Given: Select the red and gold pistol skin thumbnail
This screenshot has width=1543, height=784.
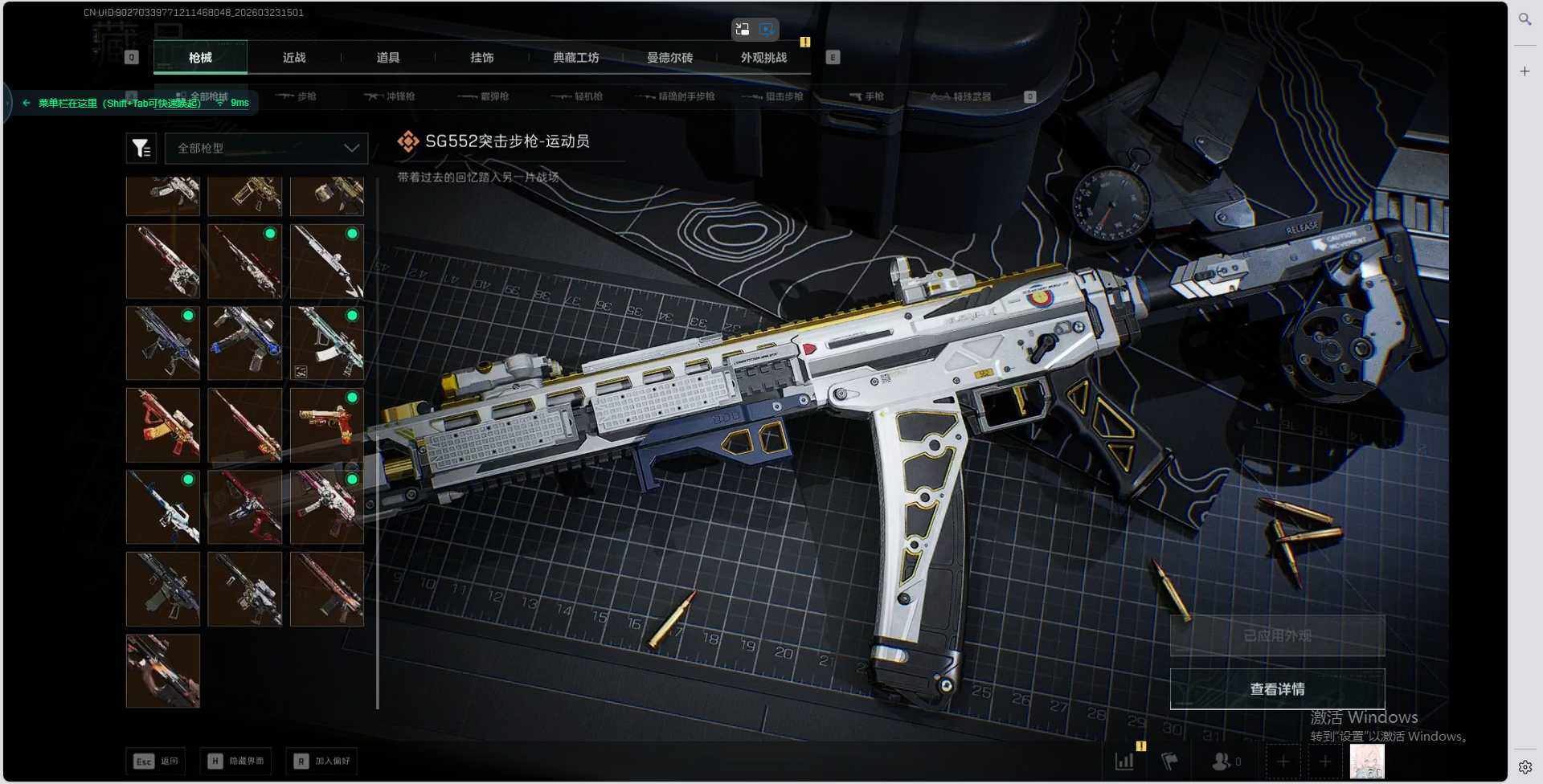Looking at the screenshot, I should tap(326, 425).
